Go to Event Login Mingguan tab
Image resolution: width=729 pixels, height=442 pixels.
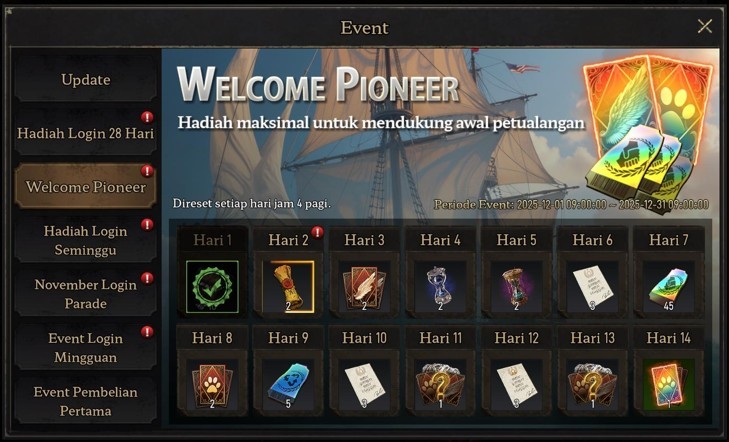click(x=85, y=347)
